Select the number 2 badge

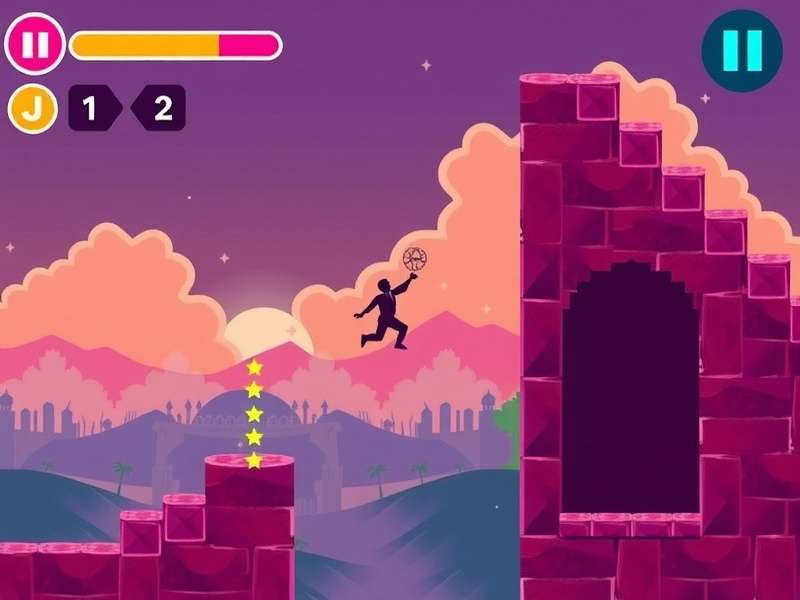(160, 109)
